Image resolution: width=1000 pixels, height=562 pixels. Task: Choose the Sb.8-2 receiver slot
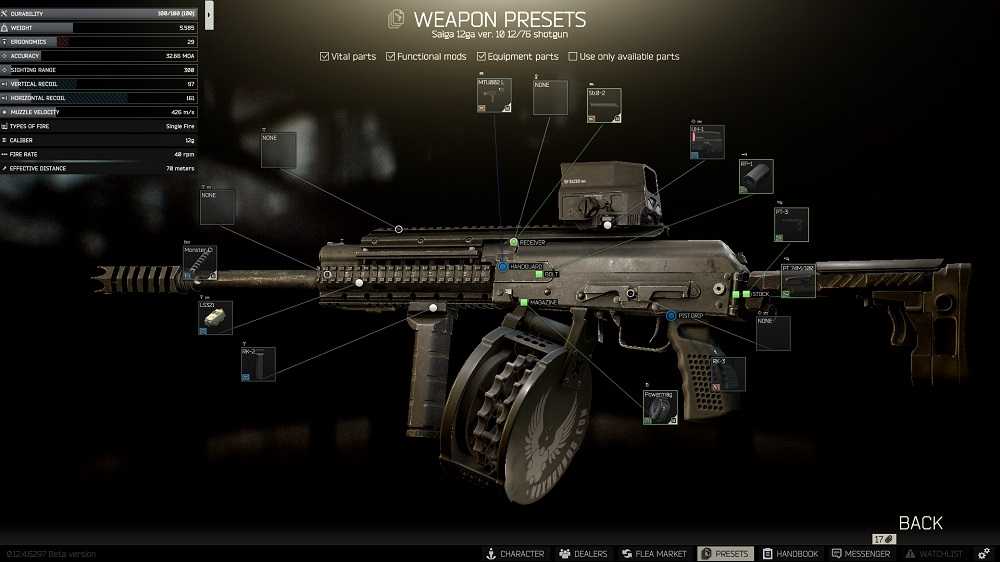(604, 105)
